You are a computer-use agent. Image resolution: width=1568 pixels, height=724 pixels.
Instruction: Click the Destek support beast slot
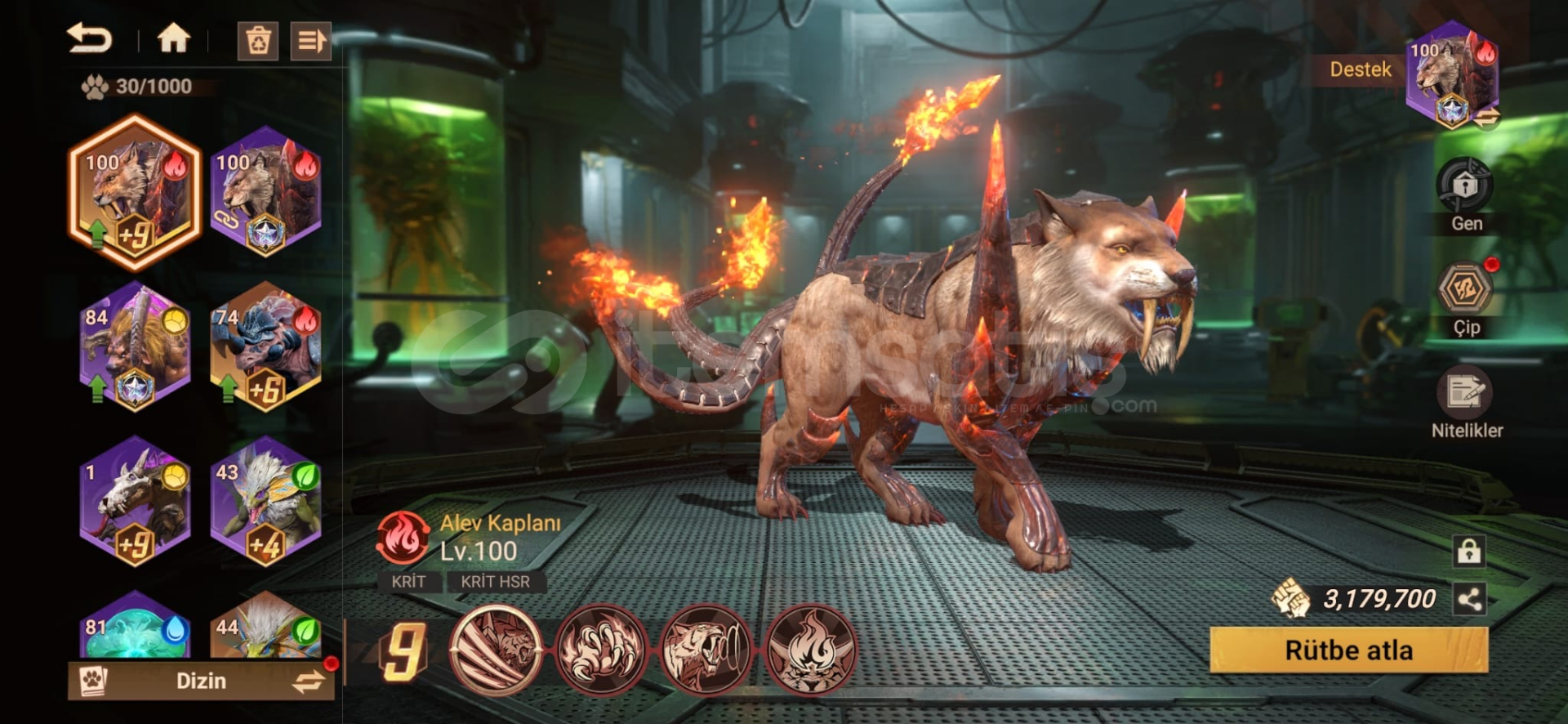pyautogui.click(x=1452, y=75)
